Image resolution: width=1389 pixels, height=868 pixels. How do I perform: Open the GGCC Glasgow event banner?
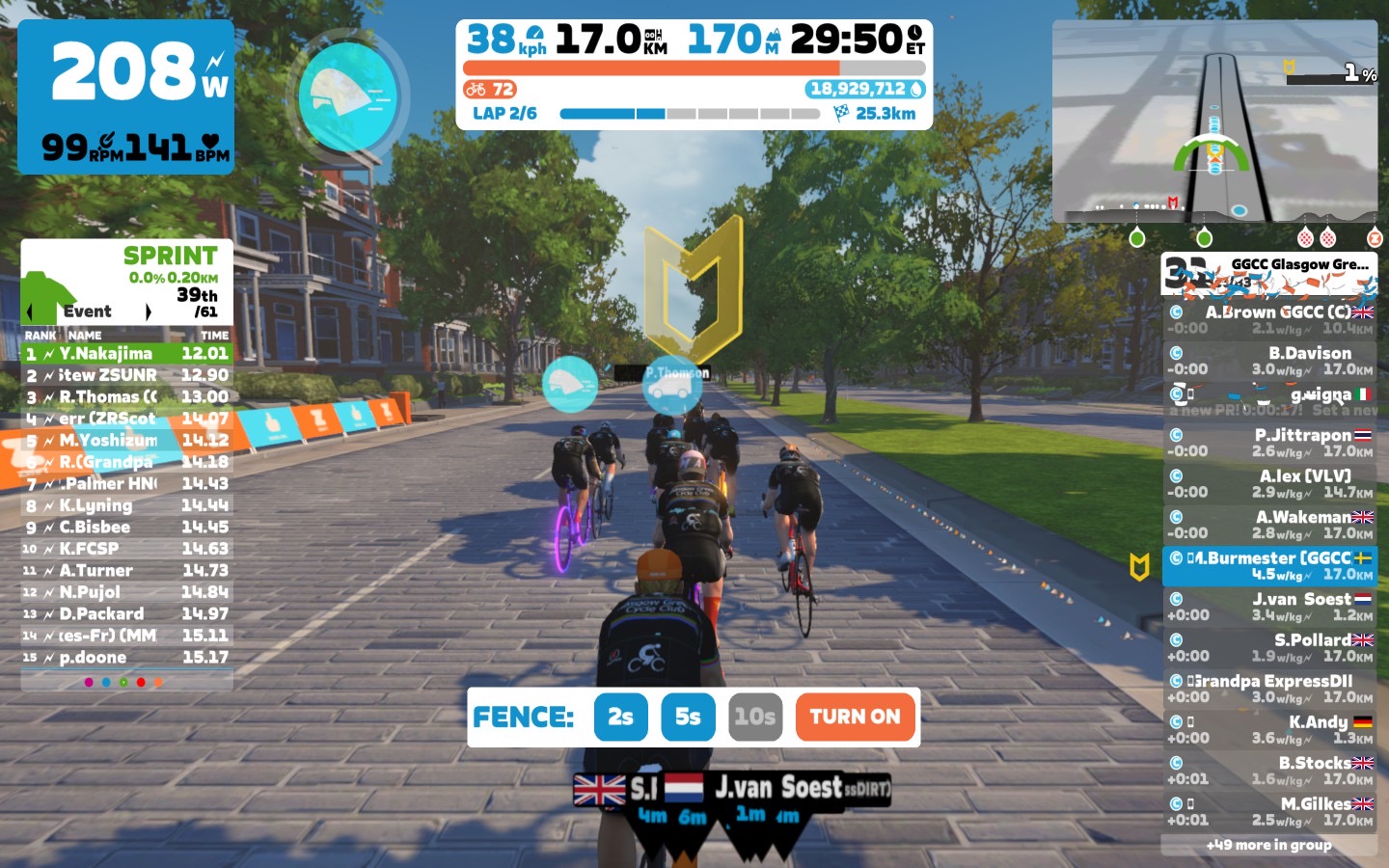pos(1268,274)
